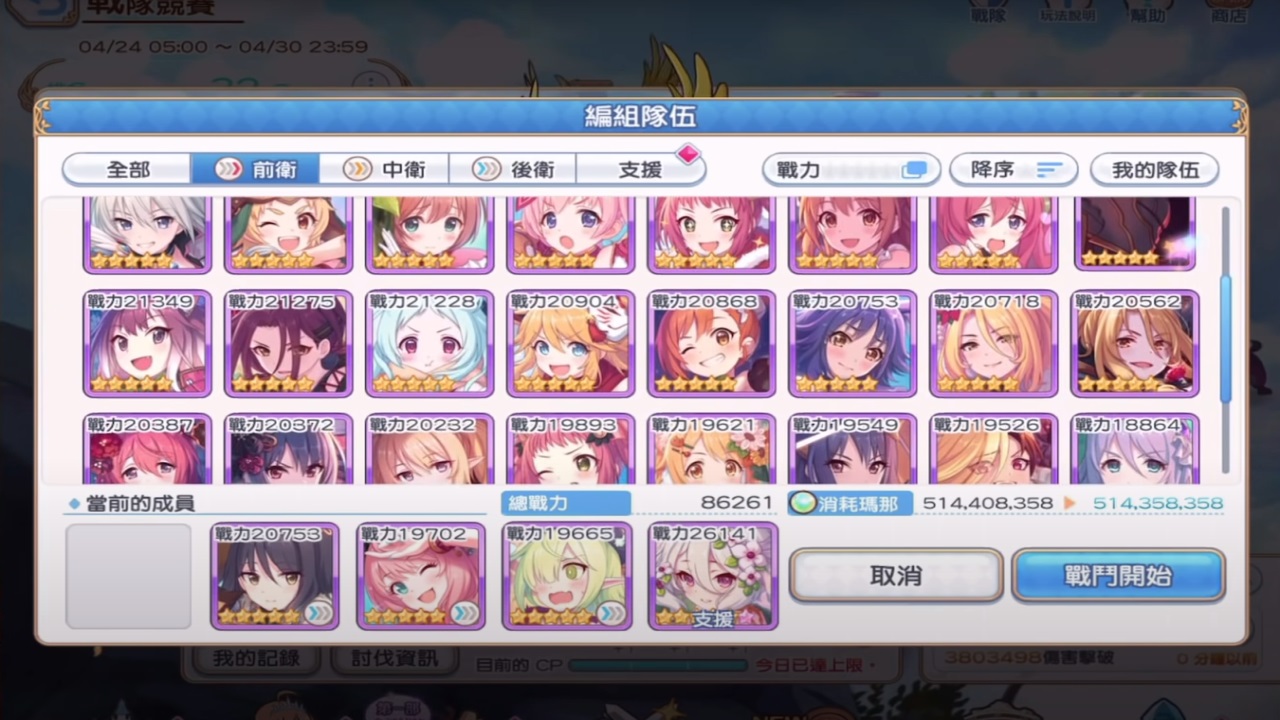The width and height of the screenshot is (1280, 720).
Task: Select the character with 戰力21228
Action: tap(429, 343)
